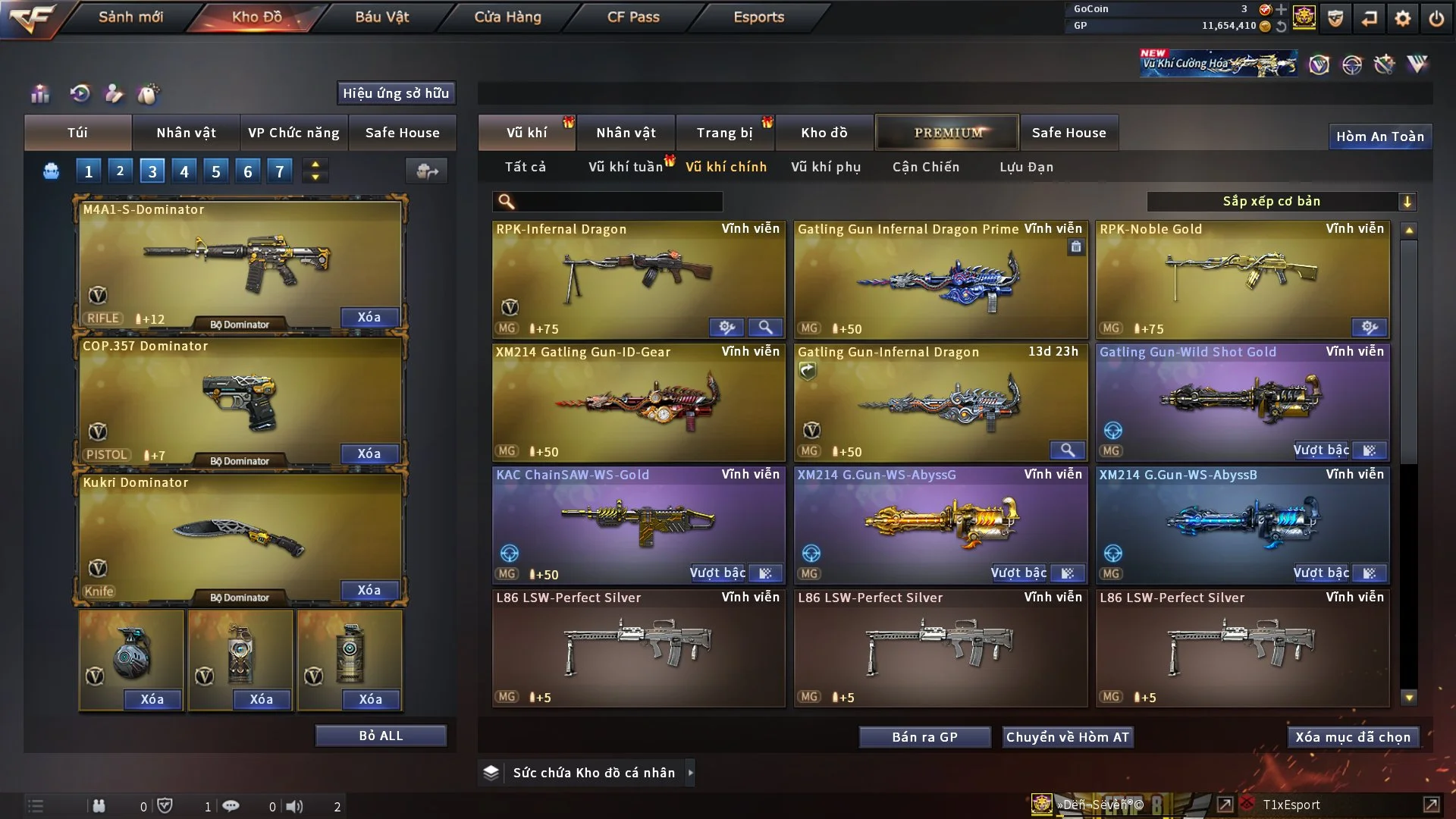Select the Vũ khí phụ filter
1456x819 pixels.
coord(825,167)
